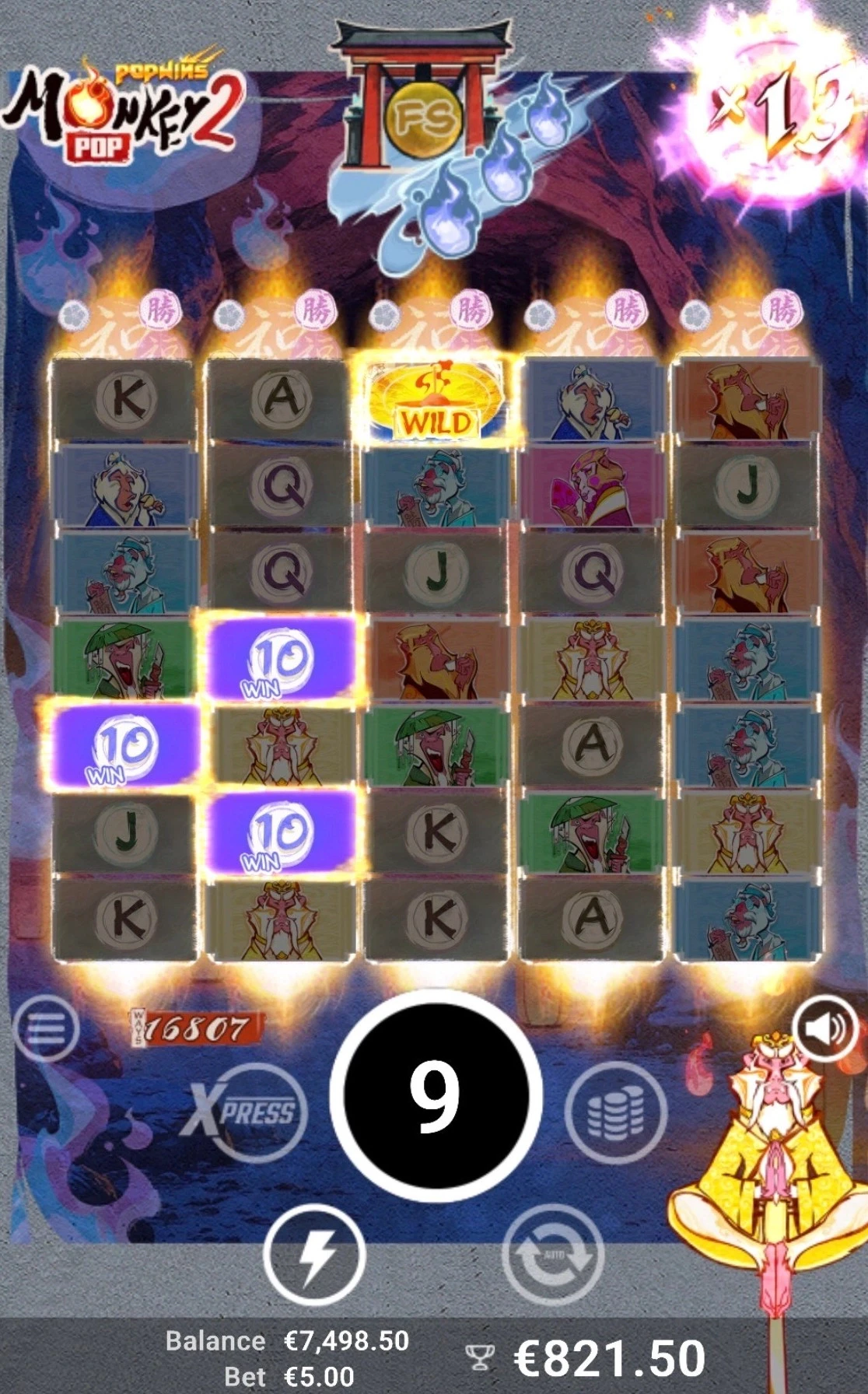Activate the Xpress mode button
Screen dimensions: 868x1394
(246, 1112)
